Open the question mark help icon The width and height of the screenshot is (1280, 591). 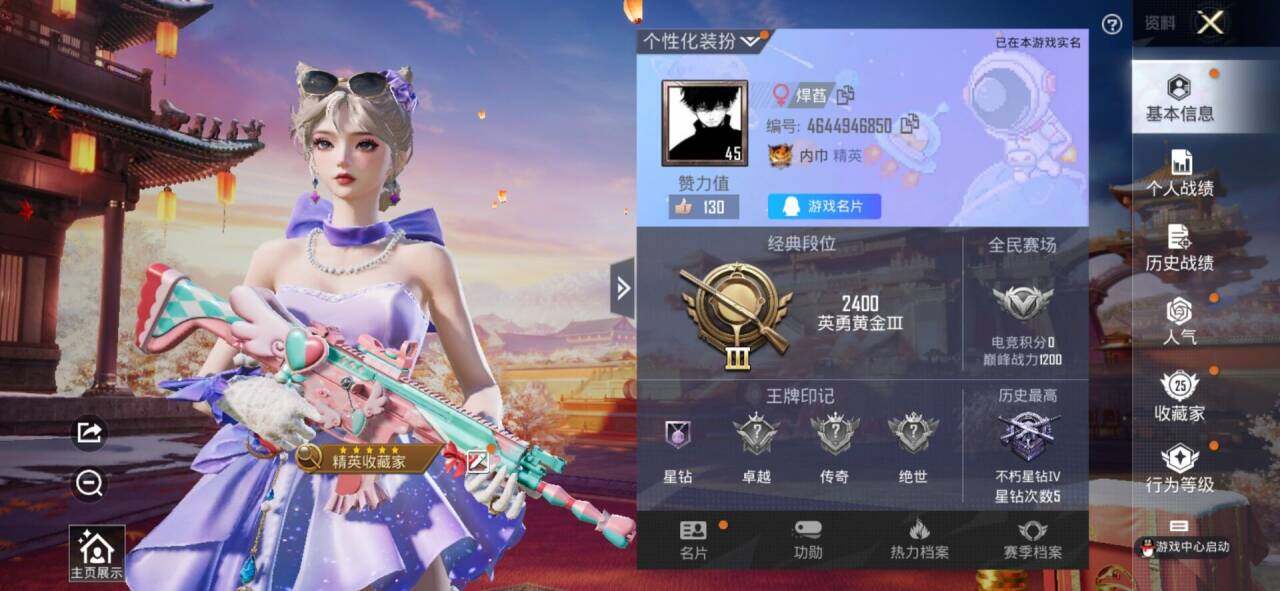point(1111,24)
